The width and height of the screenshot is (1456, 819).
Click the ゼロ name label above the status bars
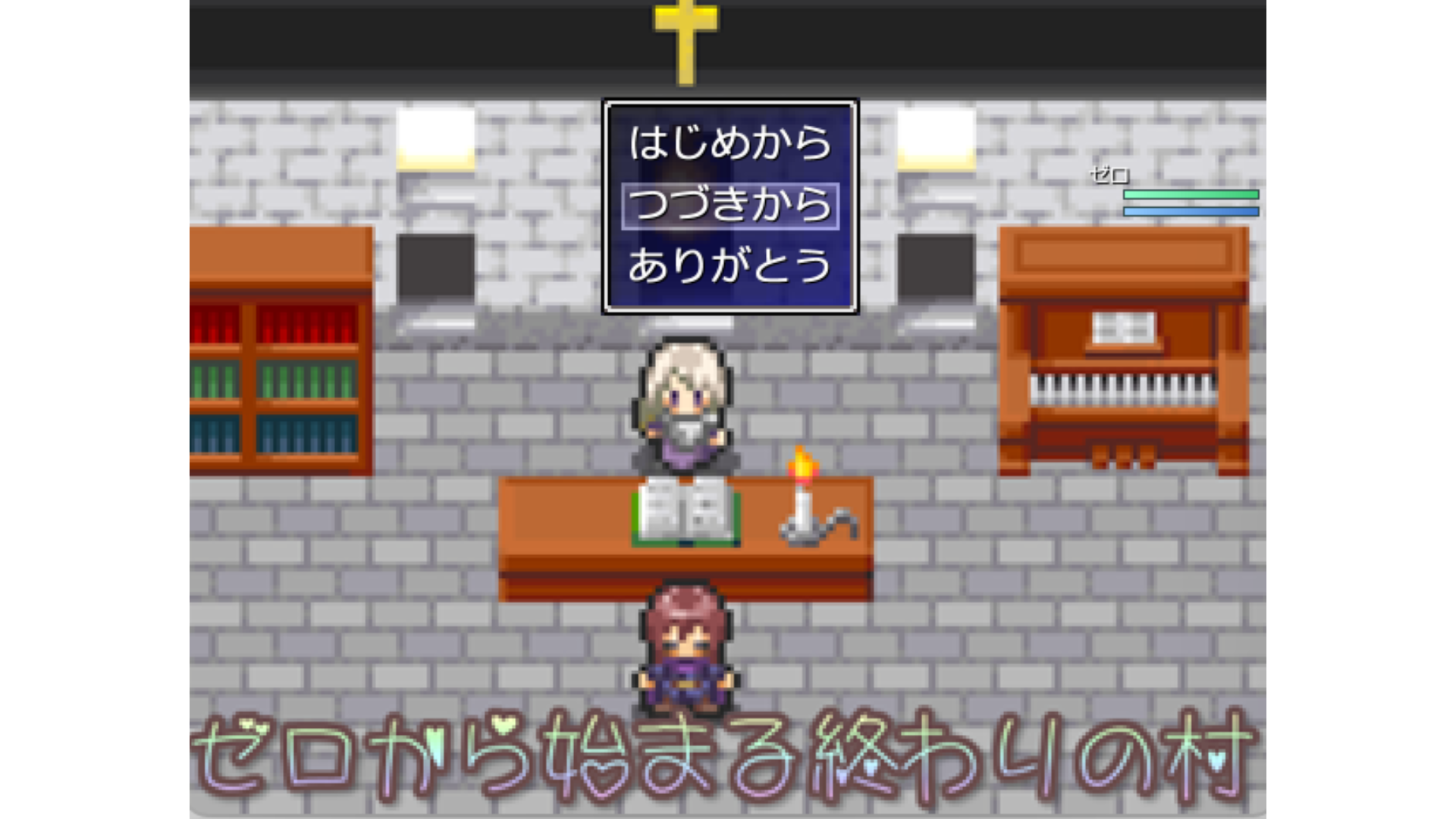(x=1109, y=176)
